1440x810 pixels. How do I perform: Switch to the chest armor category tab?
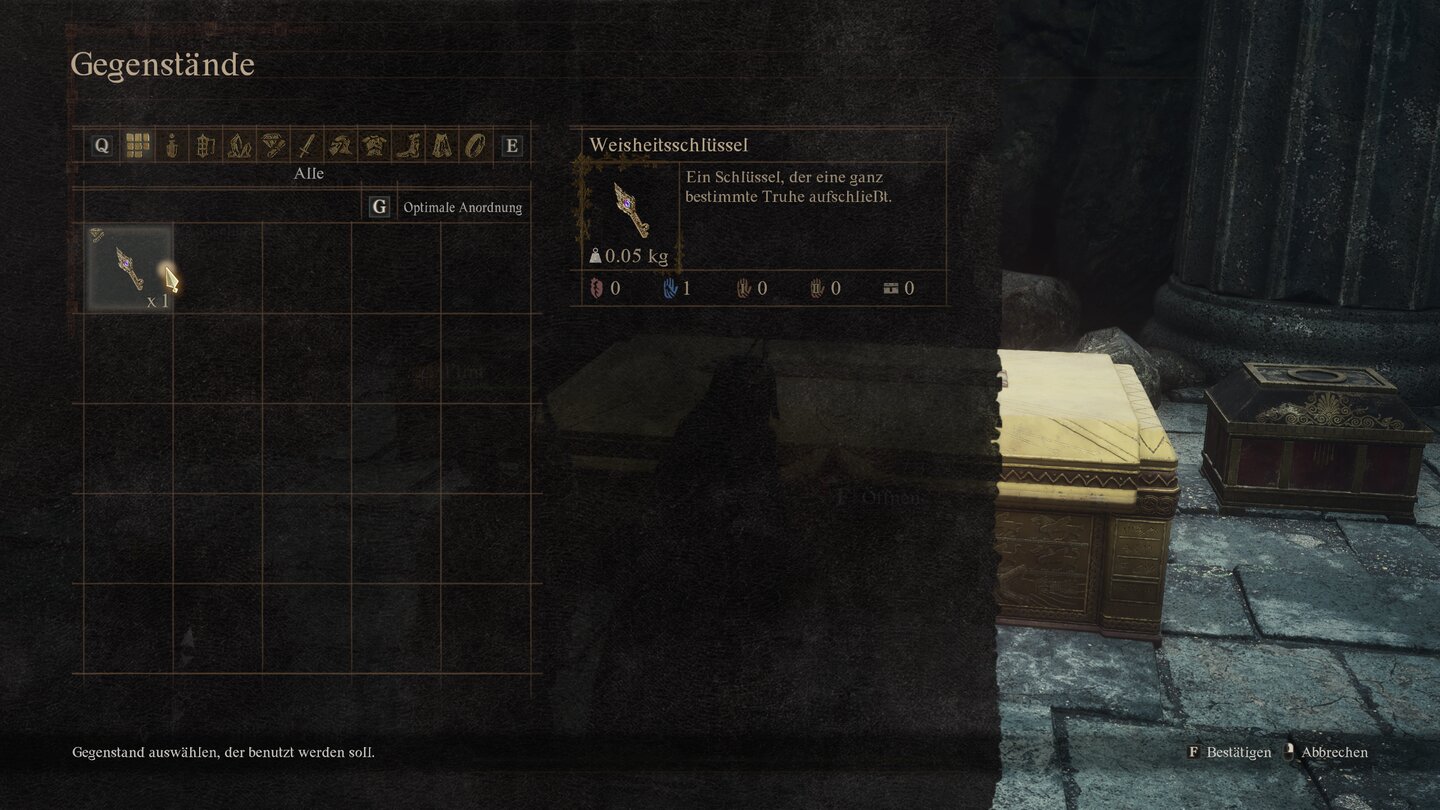pos(375,146)
